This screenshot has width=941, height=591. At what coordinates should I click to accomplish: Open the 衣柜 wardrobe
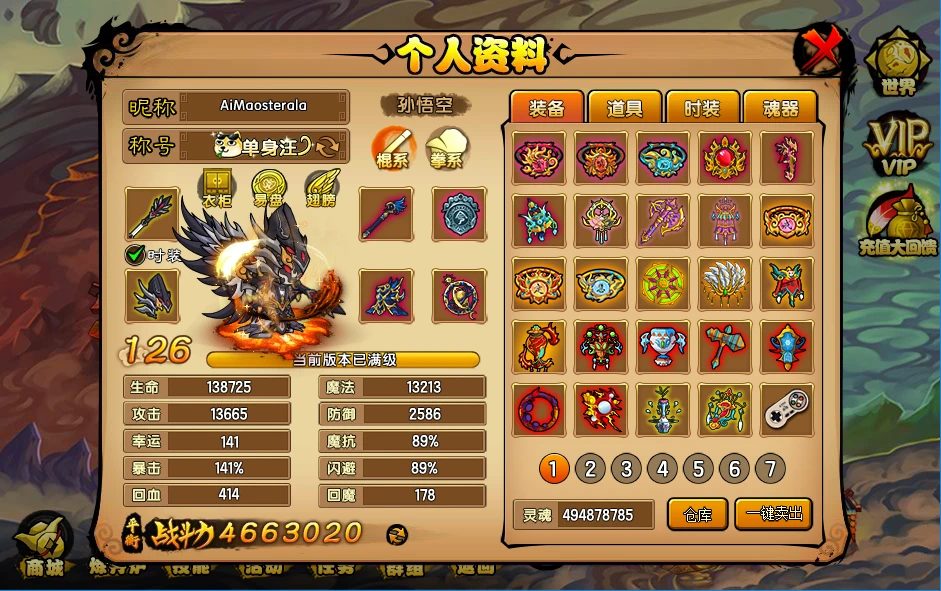(218, 188)
